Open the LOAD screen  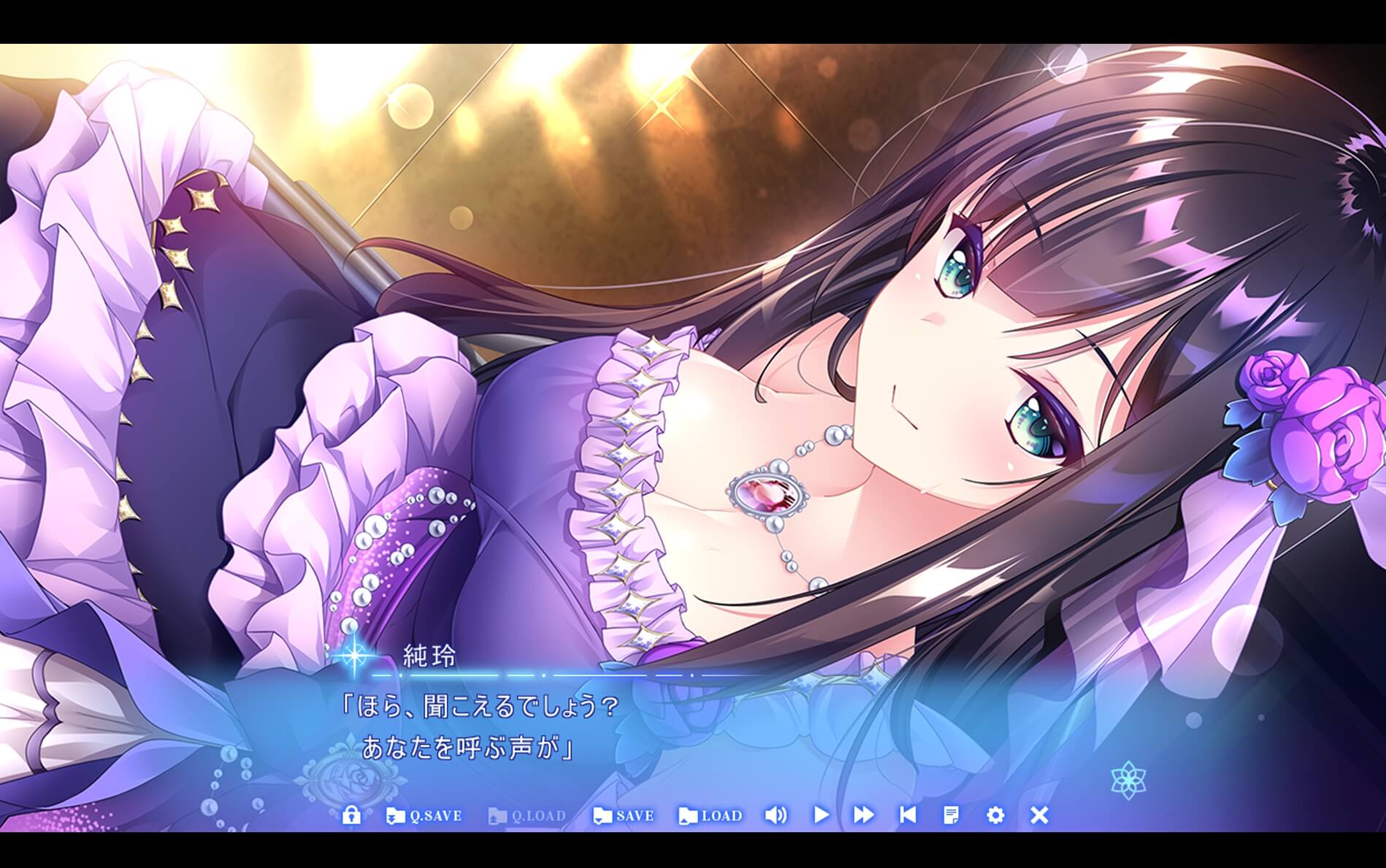711,817
